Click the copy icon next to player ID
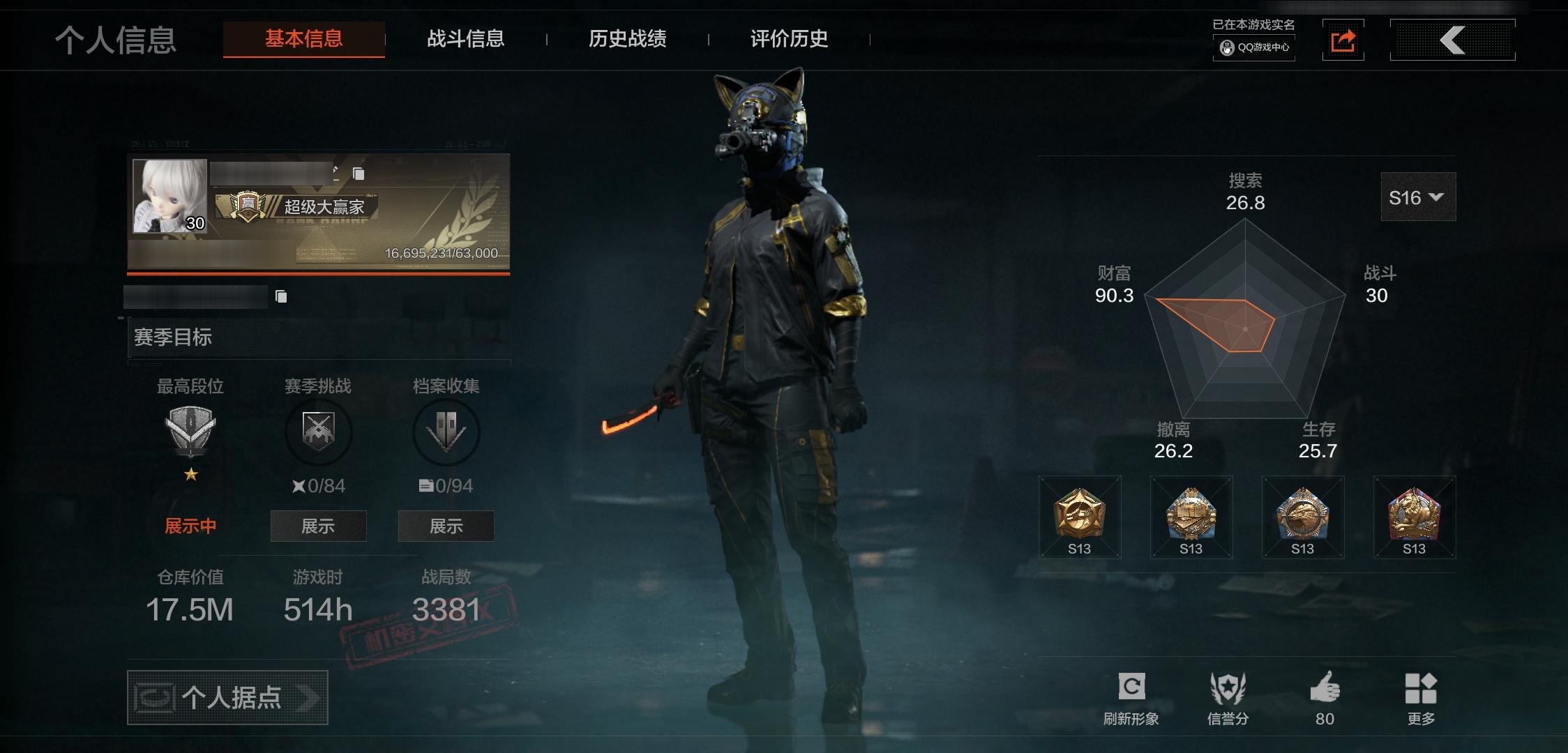 tap(282, 296)
